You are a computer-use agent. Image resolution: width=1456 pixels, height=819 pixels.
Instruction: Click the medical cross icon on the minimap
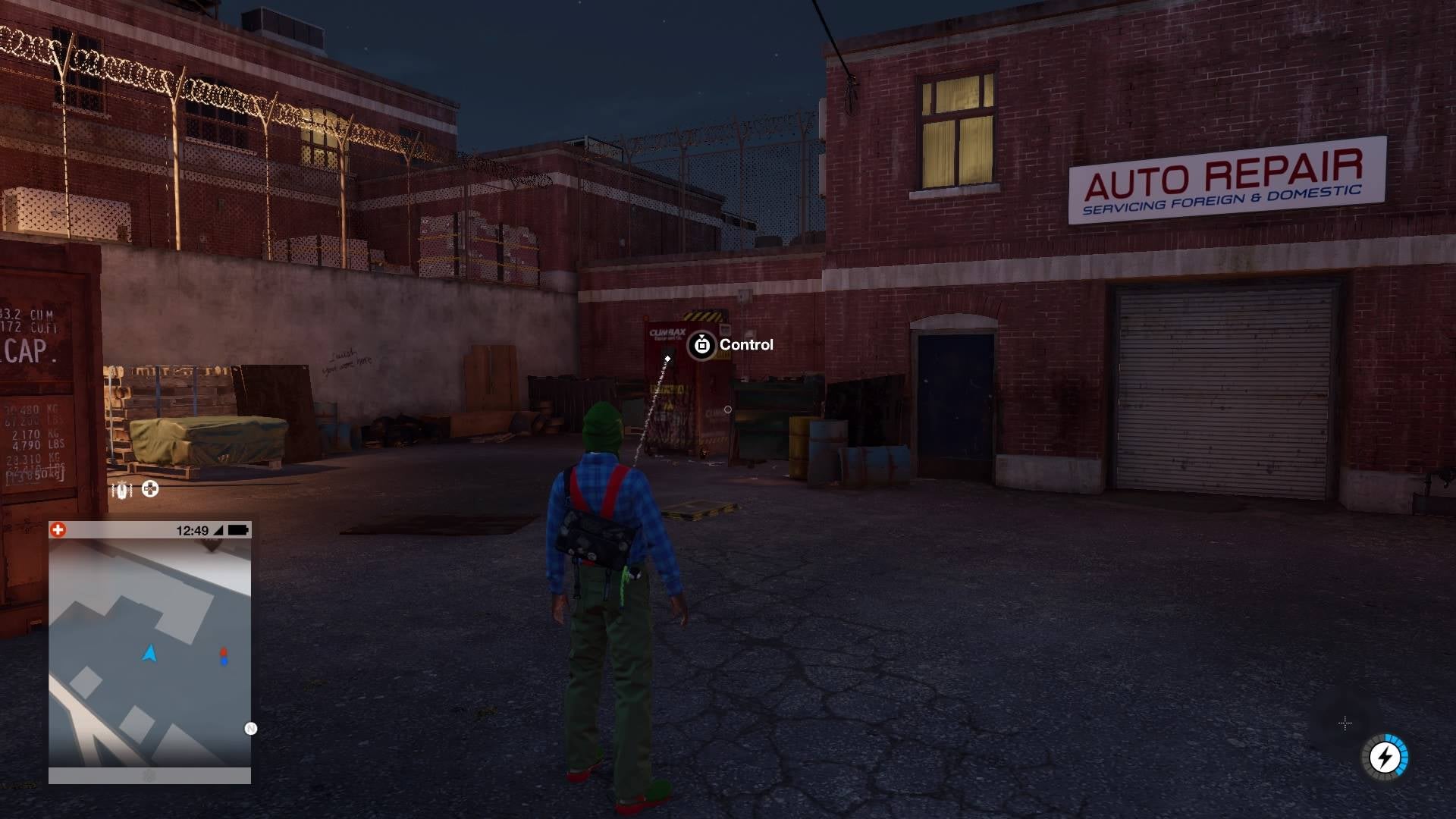tap(59, 530)
